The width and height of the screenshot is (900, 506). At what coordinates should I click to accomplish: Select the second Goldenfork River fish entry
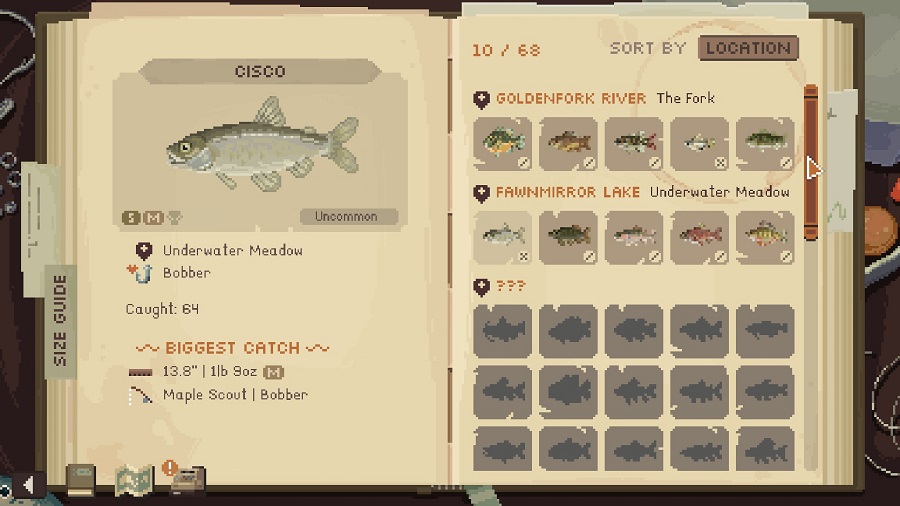[x=568, y=144]
